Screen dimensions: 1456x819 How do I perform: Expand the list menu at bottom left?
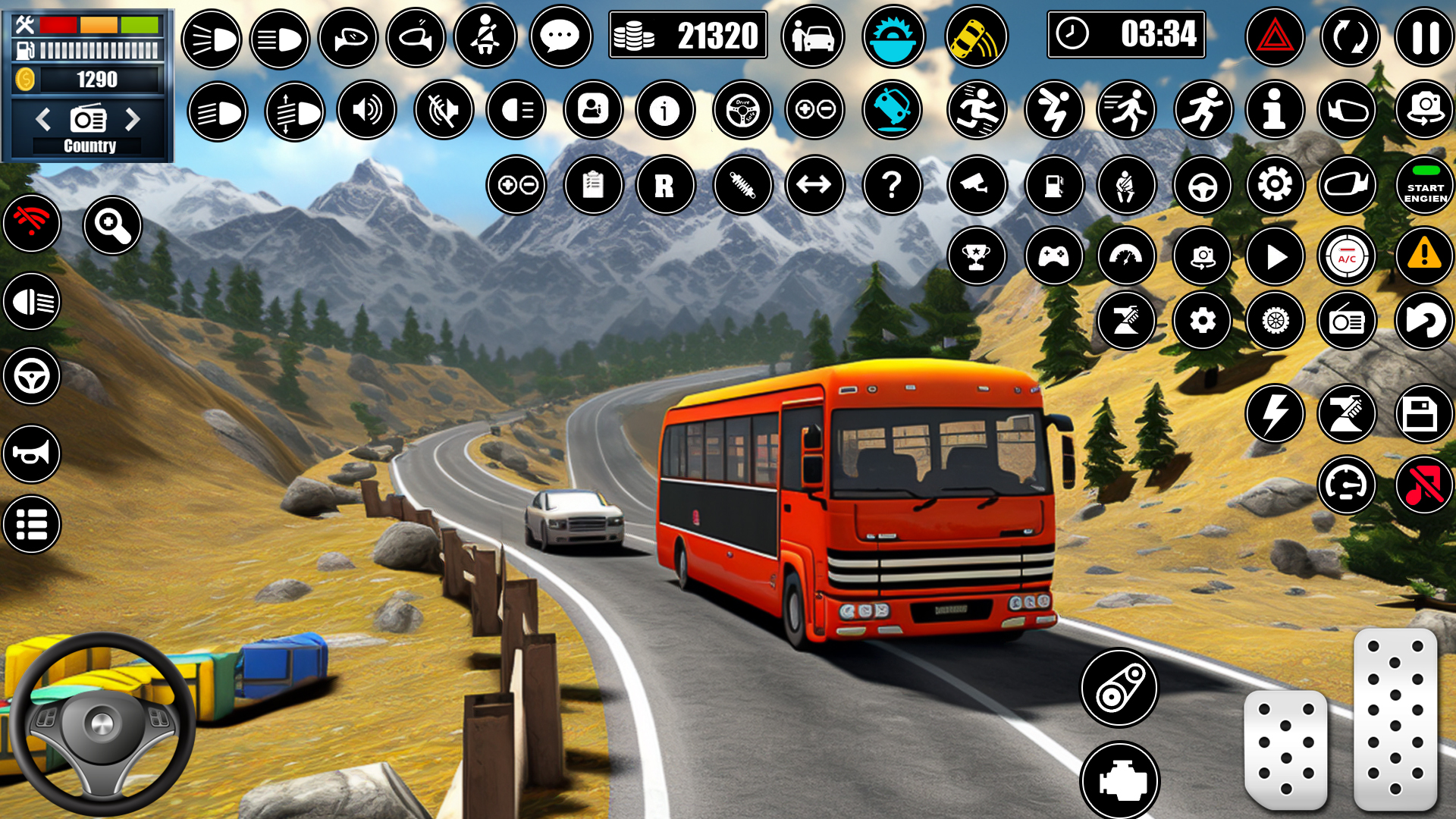tap(30, 524)
